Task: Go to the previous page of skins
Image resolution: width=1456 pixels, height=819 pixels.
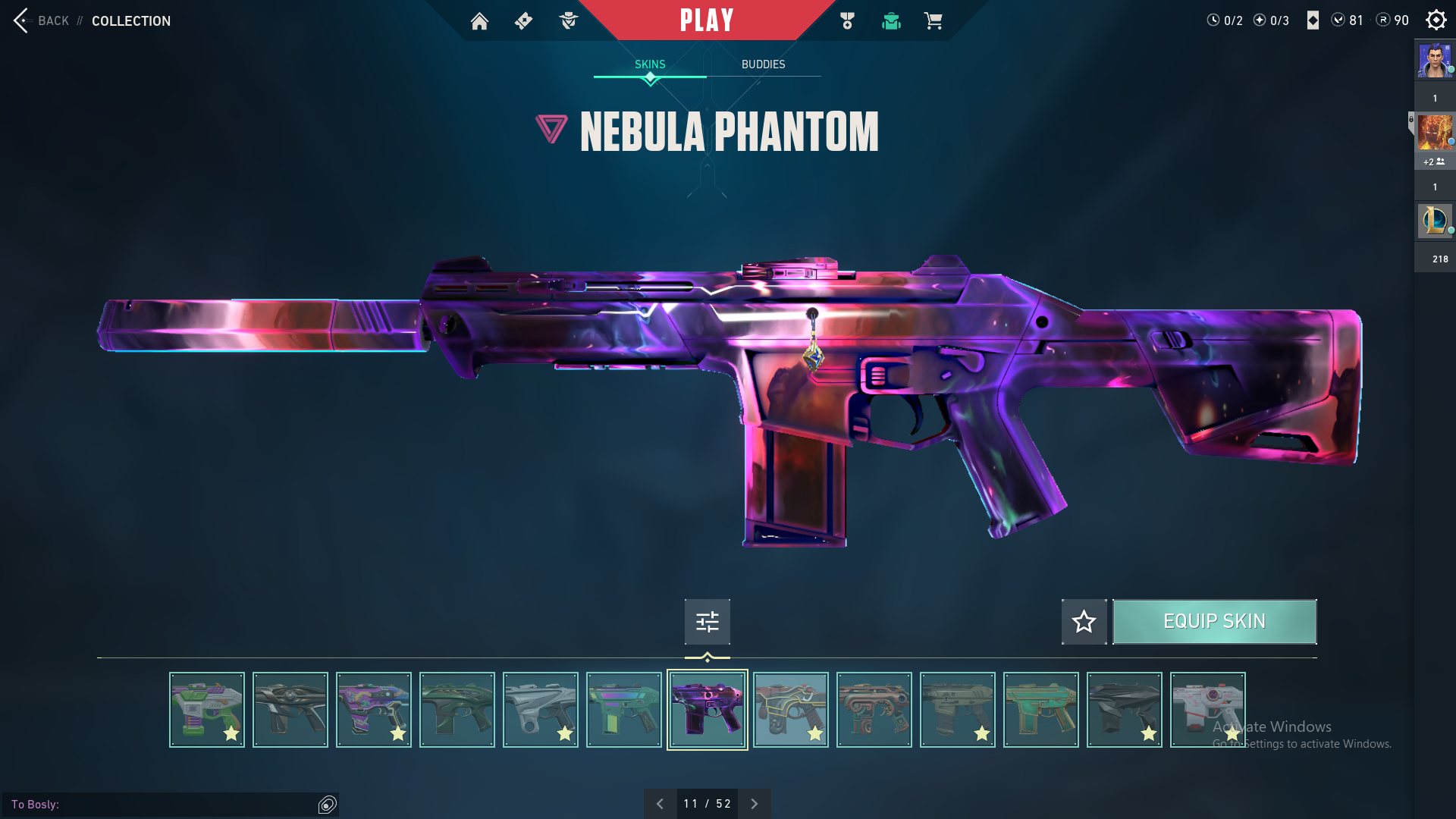Action: coord(660,804)
